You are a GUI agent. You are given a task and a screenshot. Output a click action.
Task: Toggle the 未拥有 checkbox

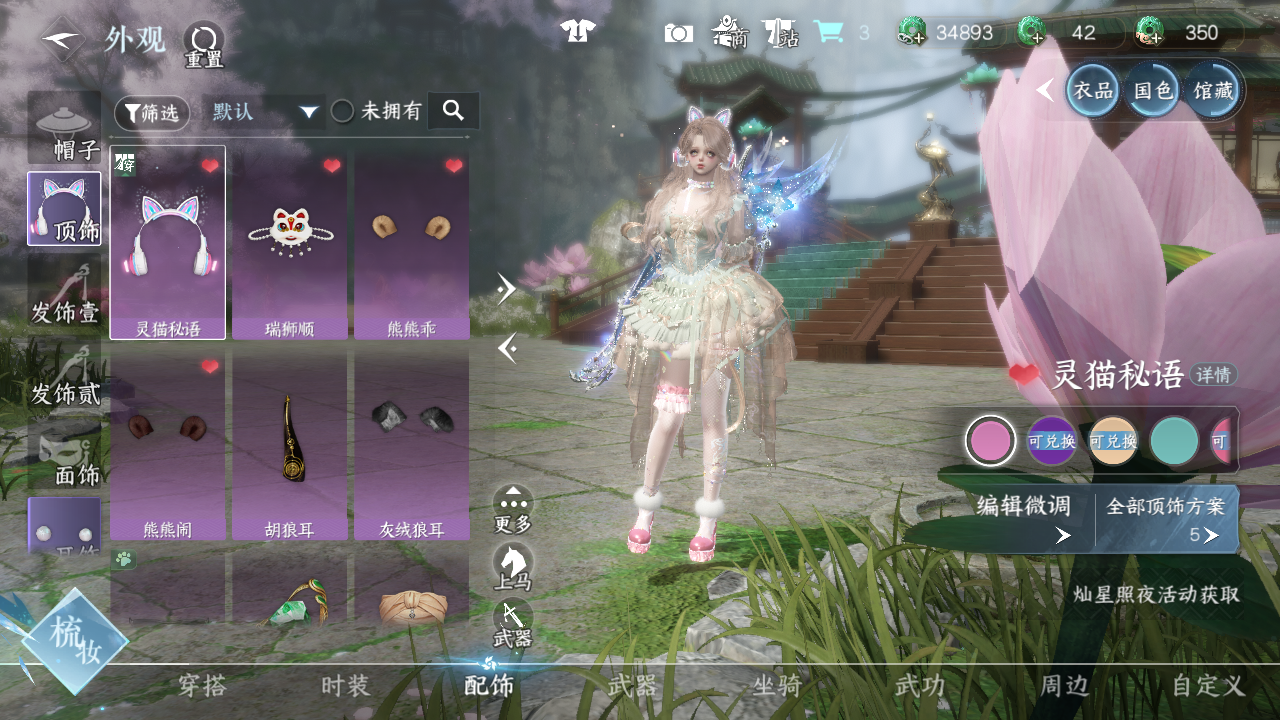(x=343, y=111)
